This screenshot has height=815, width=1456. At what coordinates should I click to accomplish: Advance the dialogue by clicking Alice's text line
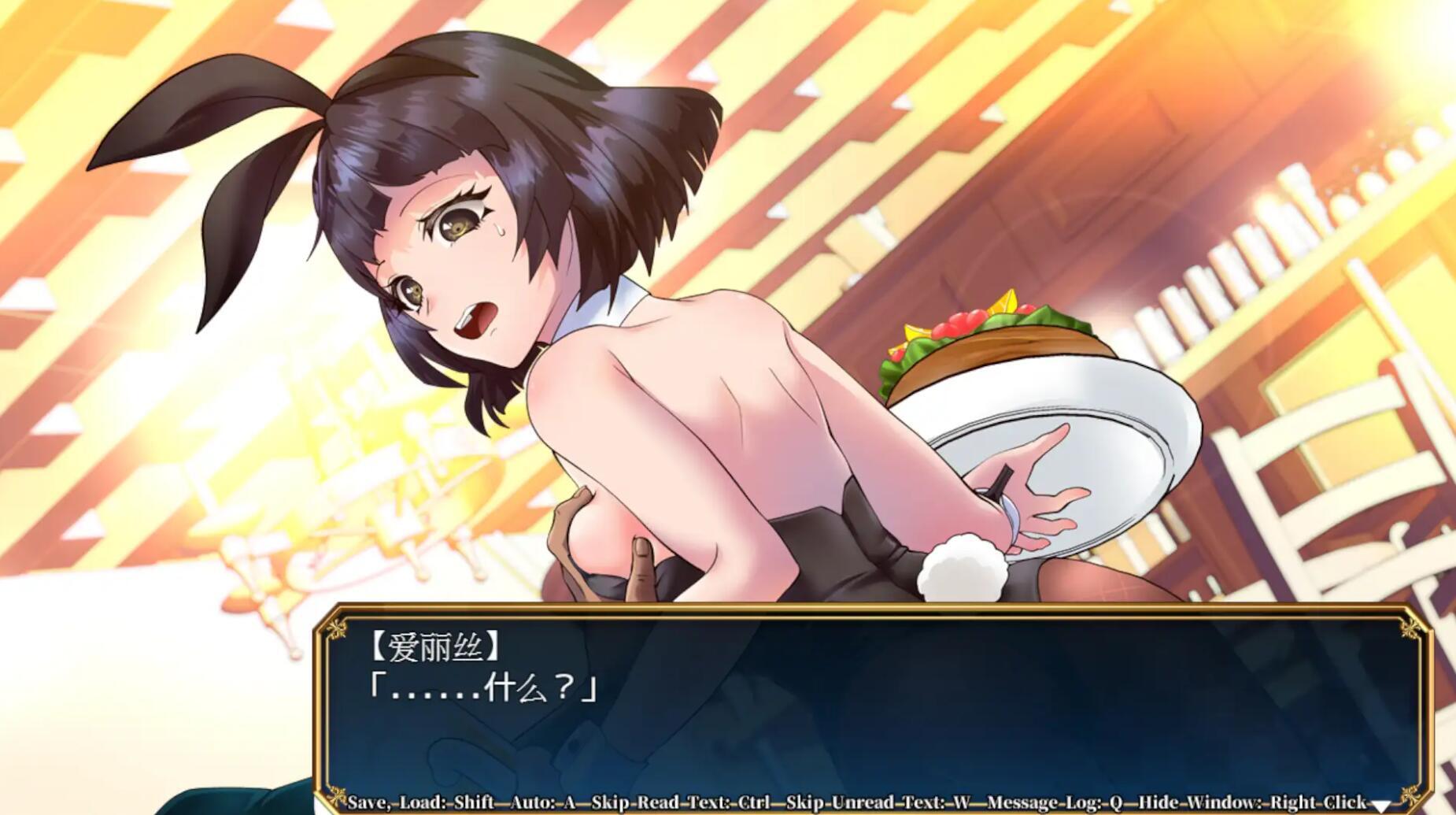482,689
